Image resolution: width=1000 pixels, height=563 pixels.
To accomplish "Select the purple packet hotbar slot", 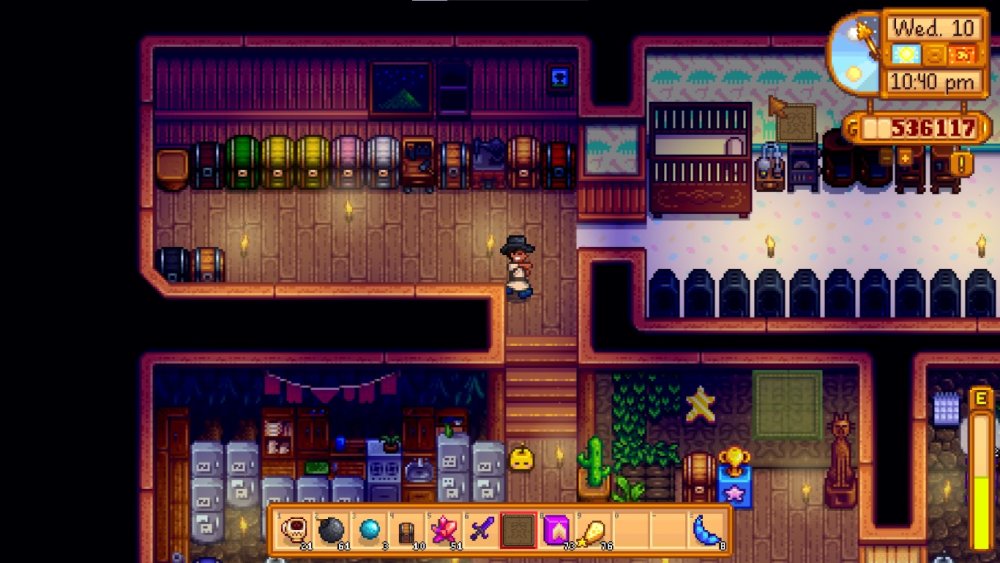I will pyautogui.click(x=556, y=529).
